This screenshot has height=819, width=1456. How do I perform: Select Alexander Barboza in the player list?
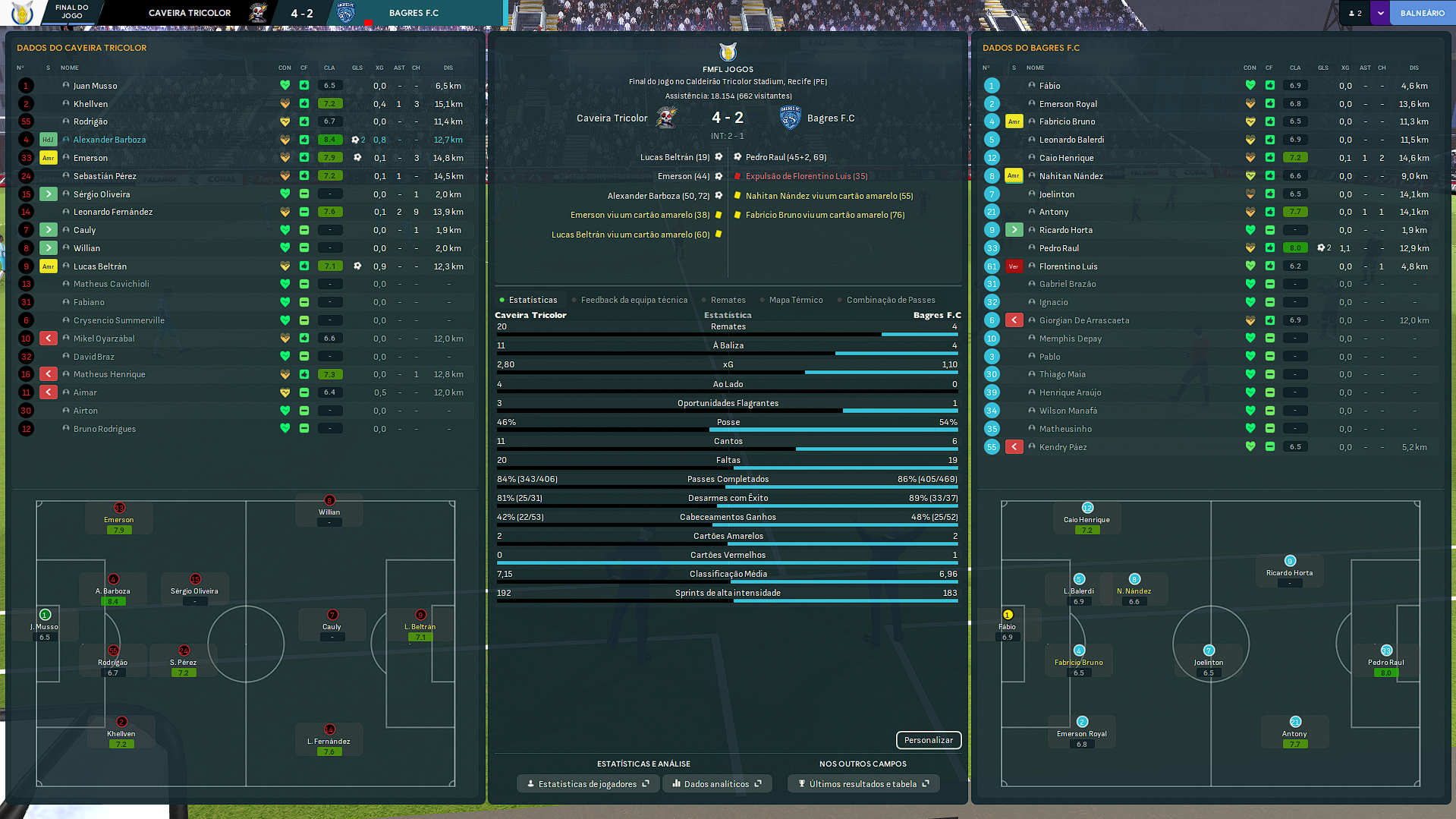tap(109, 140)
